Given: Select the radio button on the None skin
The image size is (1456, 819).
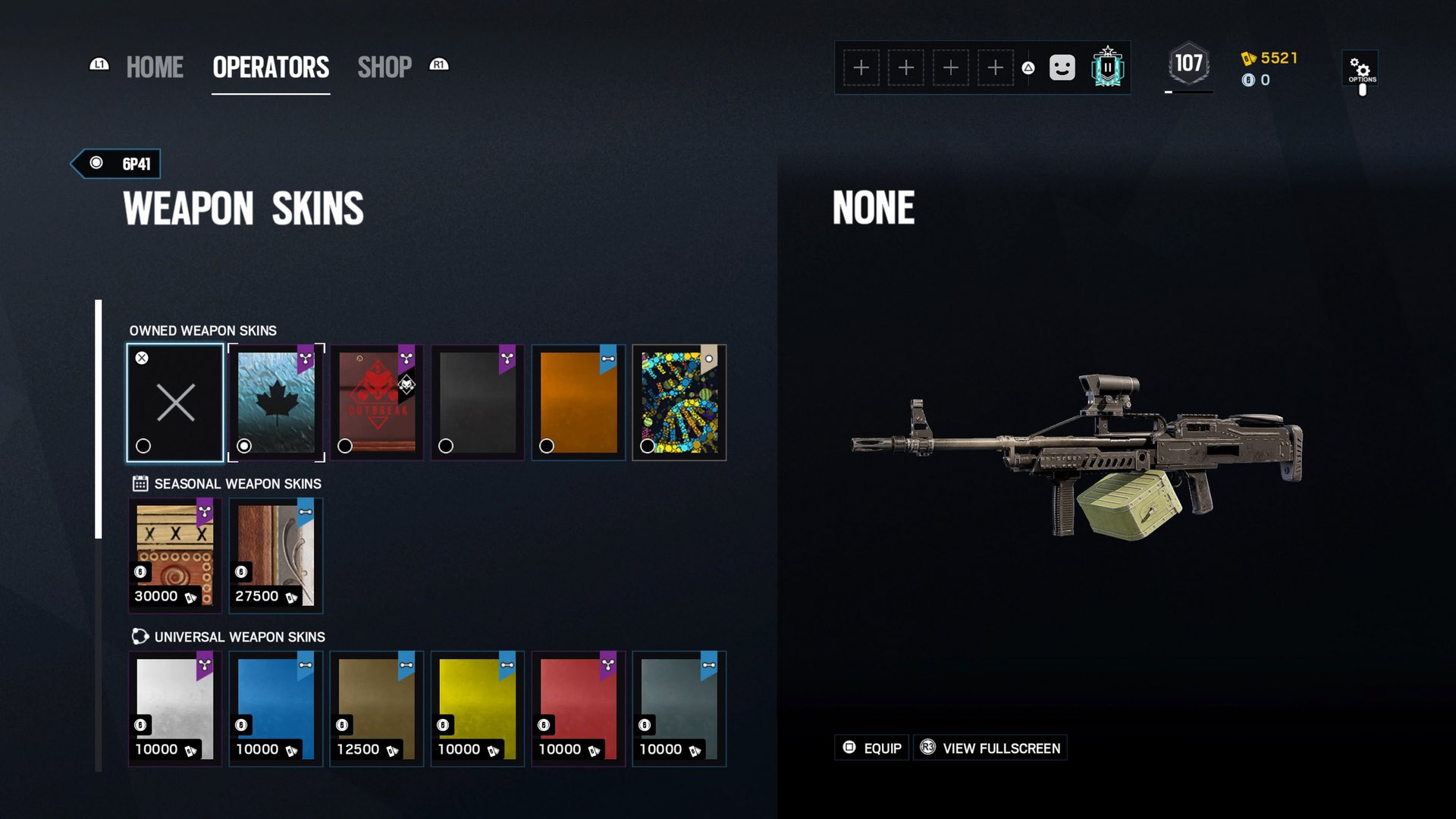Looking at the screenshot, I should point(143,447).
